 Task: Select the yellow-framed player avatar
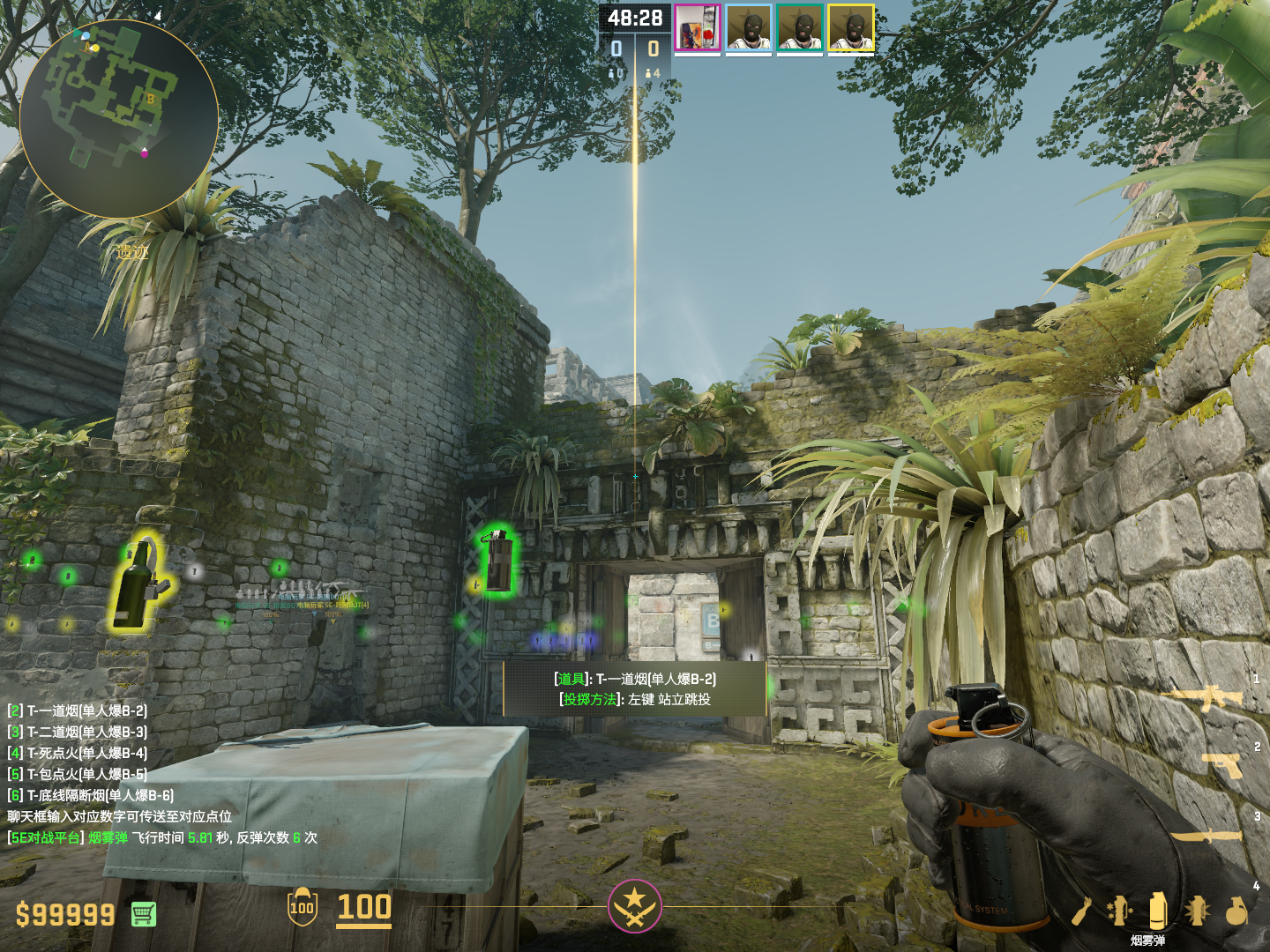coord(851,28)
